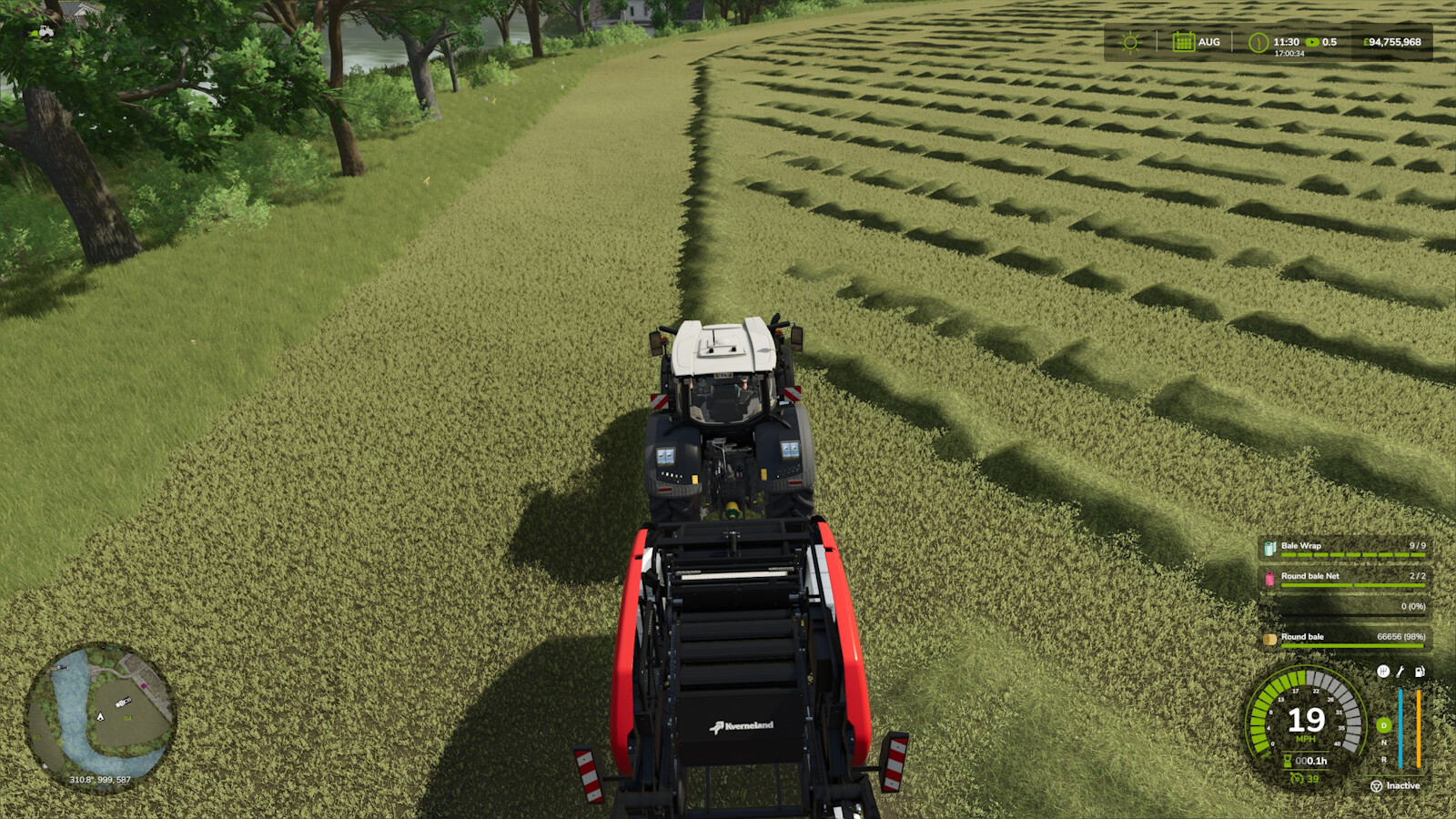Select the D drive gear indicator
Viewport: 1456px width, 819px height.
pos(1383,725)
